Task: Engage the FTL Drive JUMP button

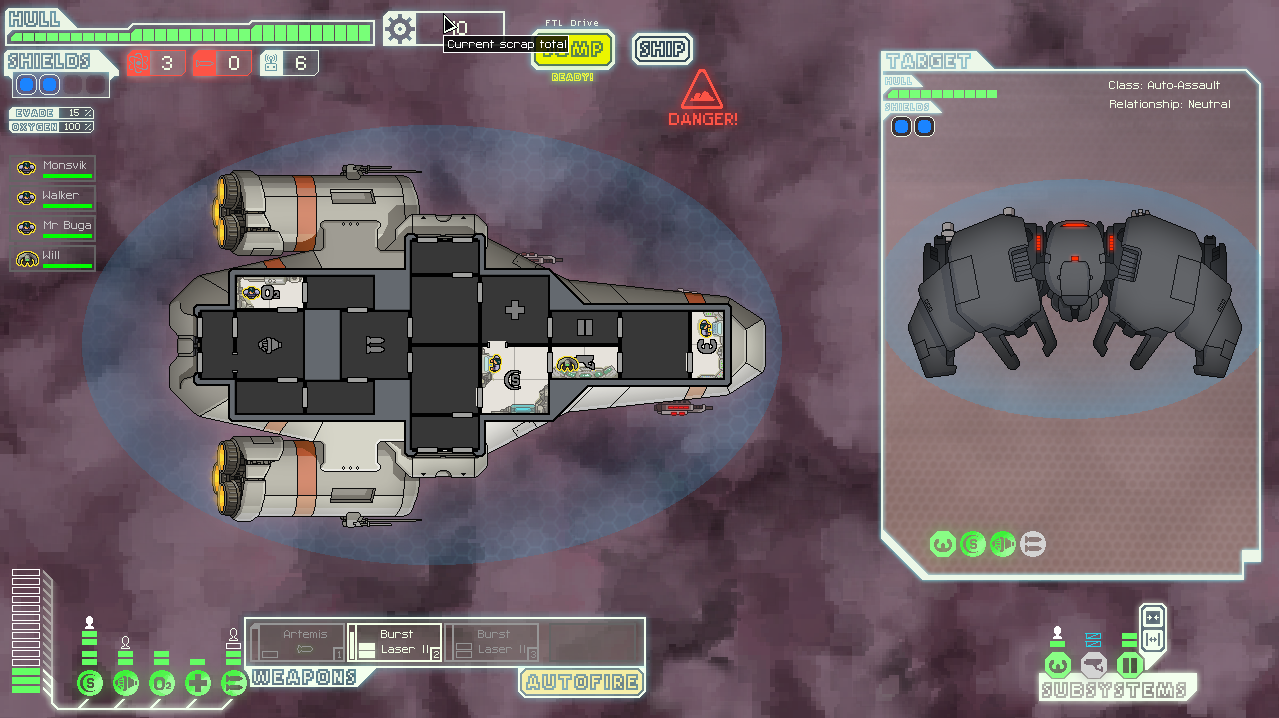Action: pyautogui.click(x=573, y=49)
